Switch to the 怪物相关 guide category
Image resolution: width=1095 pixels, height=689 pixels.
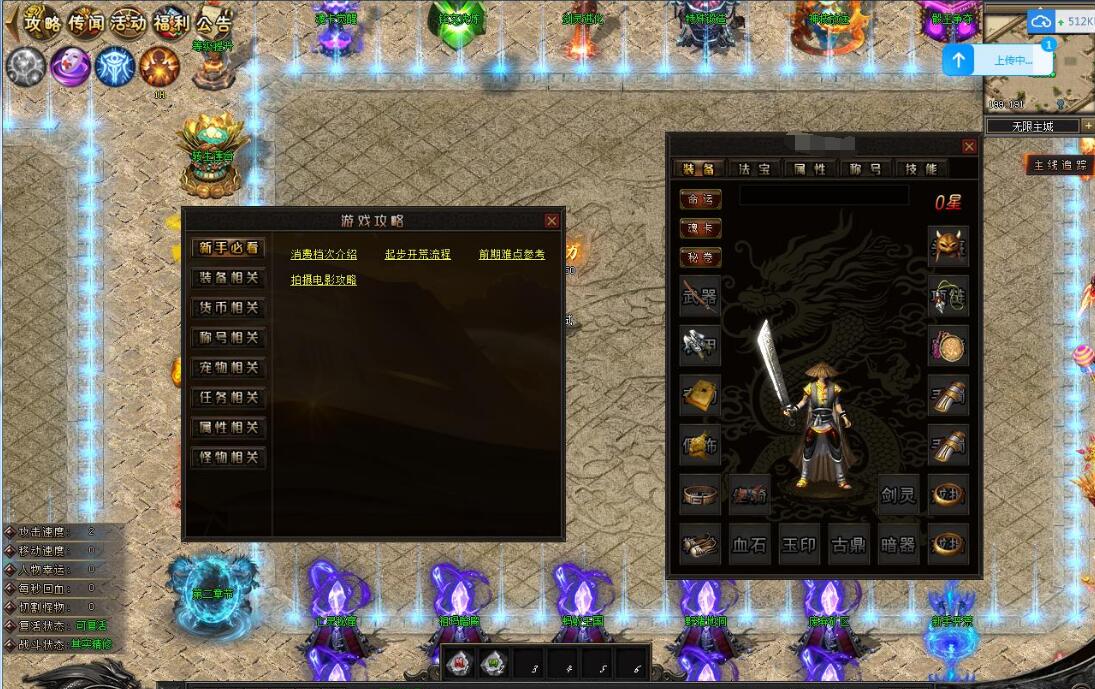pos(228,458)
